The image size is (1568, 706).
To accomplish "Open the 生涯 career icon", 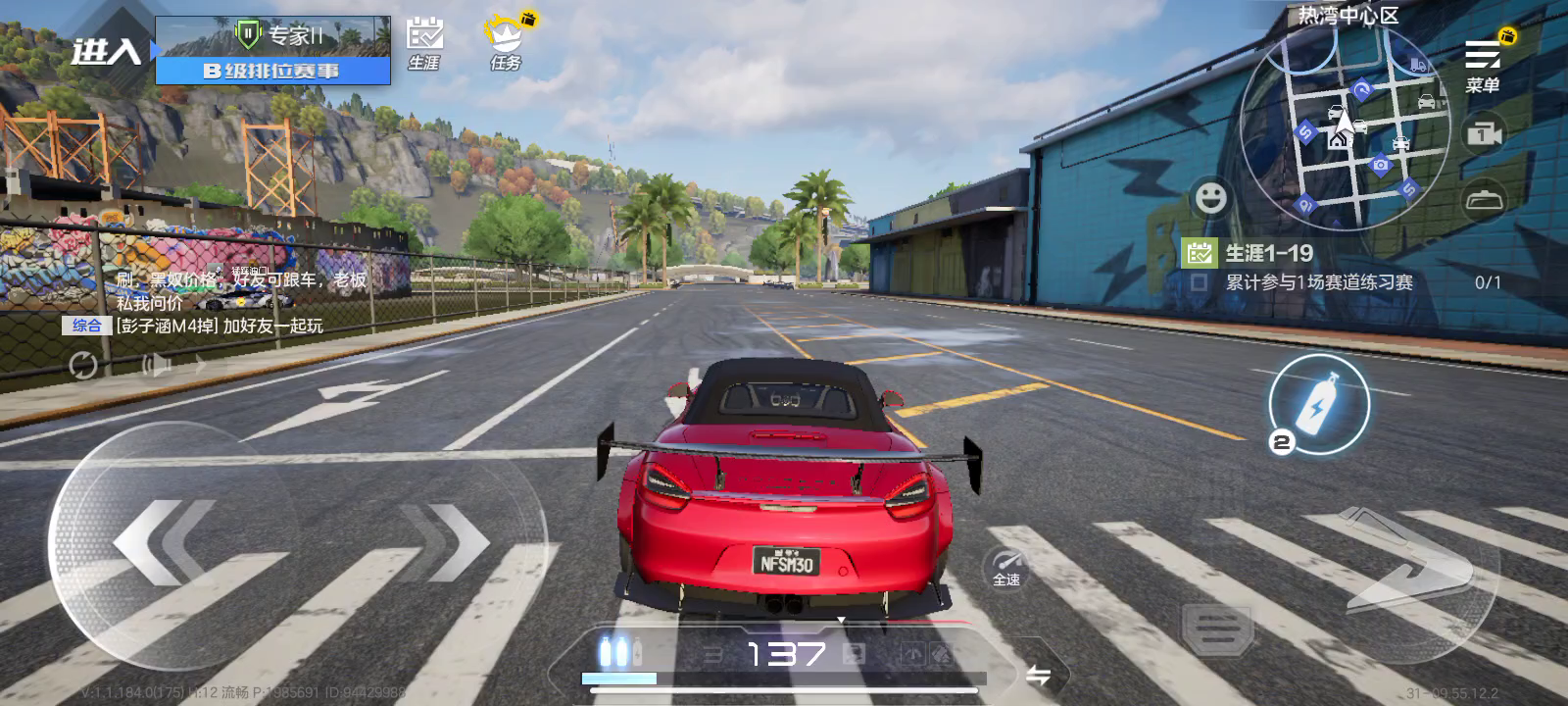I will coord(424,43).
